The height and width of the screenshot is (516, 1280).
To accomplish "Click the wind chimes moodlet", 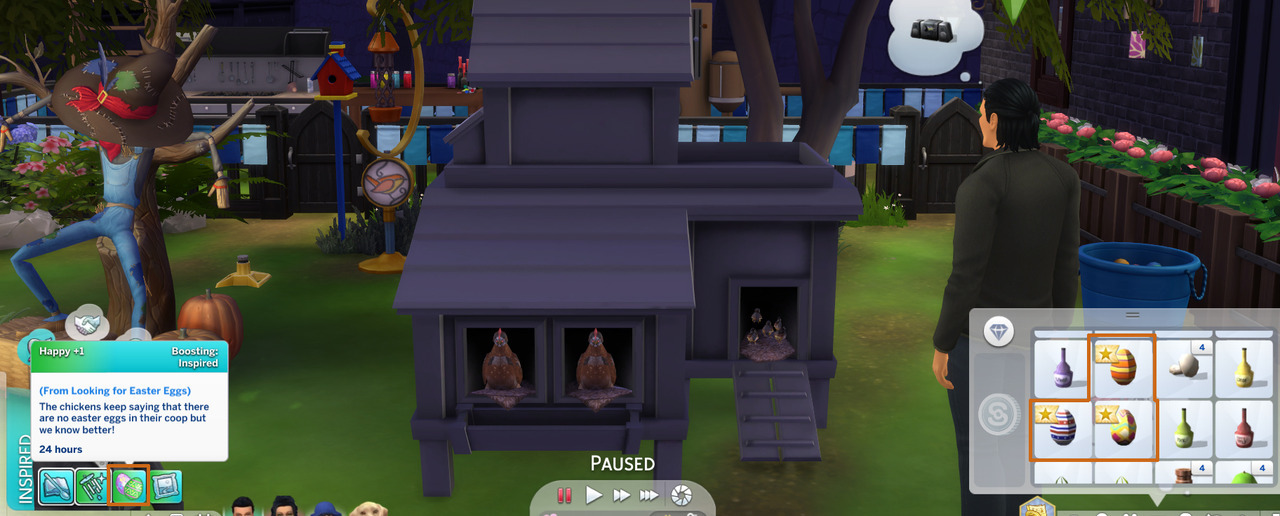I will tap(92, 486).
